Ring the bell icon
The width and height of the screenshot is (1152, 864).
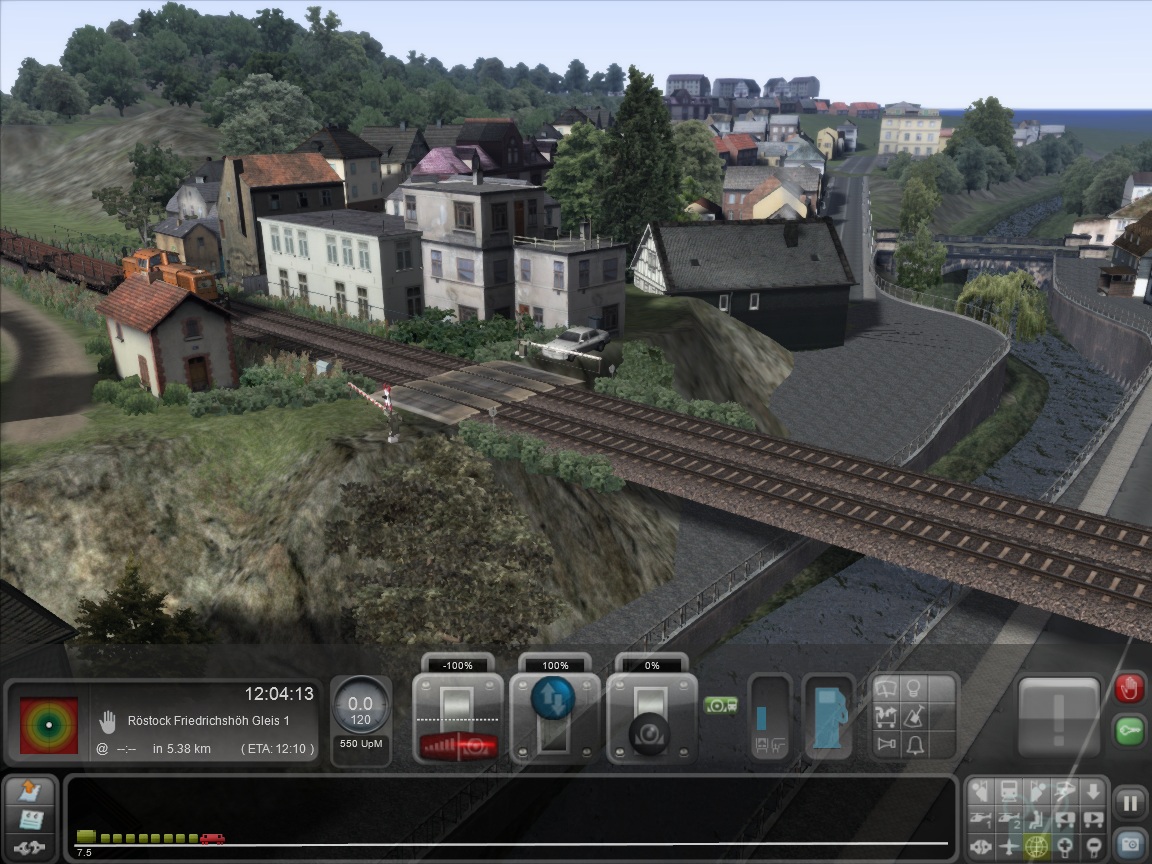point(913,744)
